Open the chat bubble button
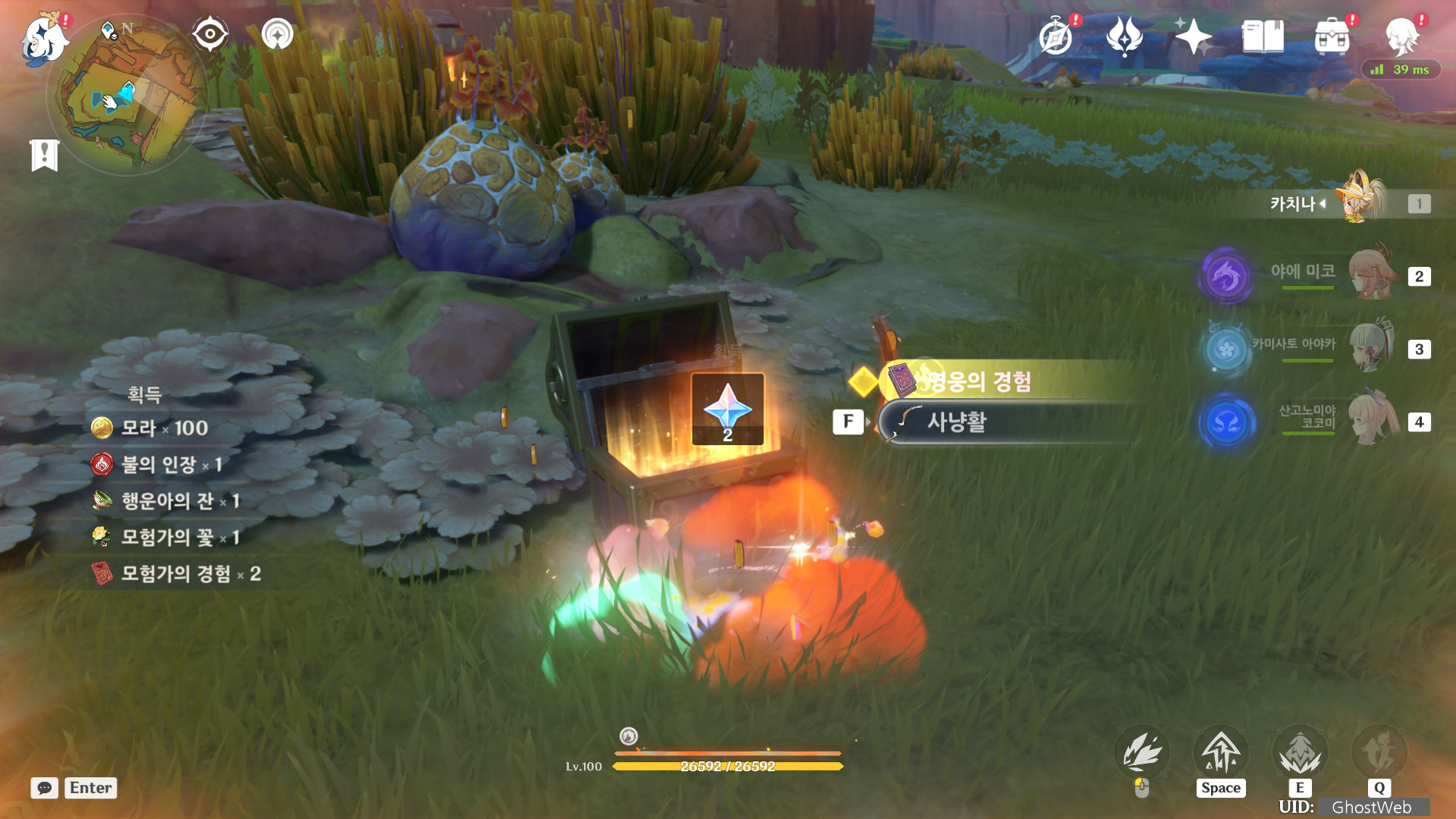Image resolution: width=1456 pixels, height=819 pixels. point(45,788)
